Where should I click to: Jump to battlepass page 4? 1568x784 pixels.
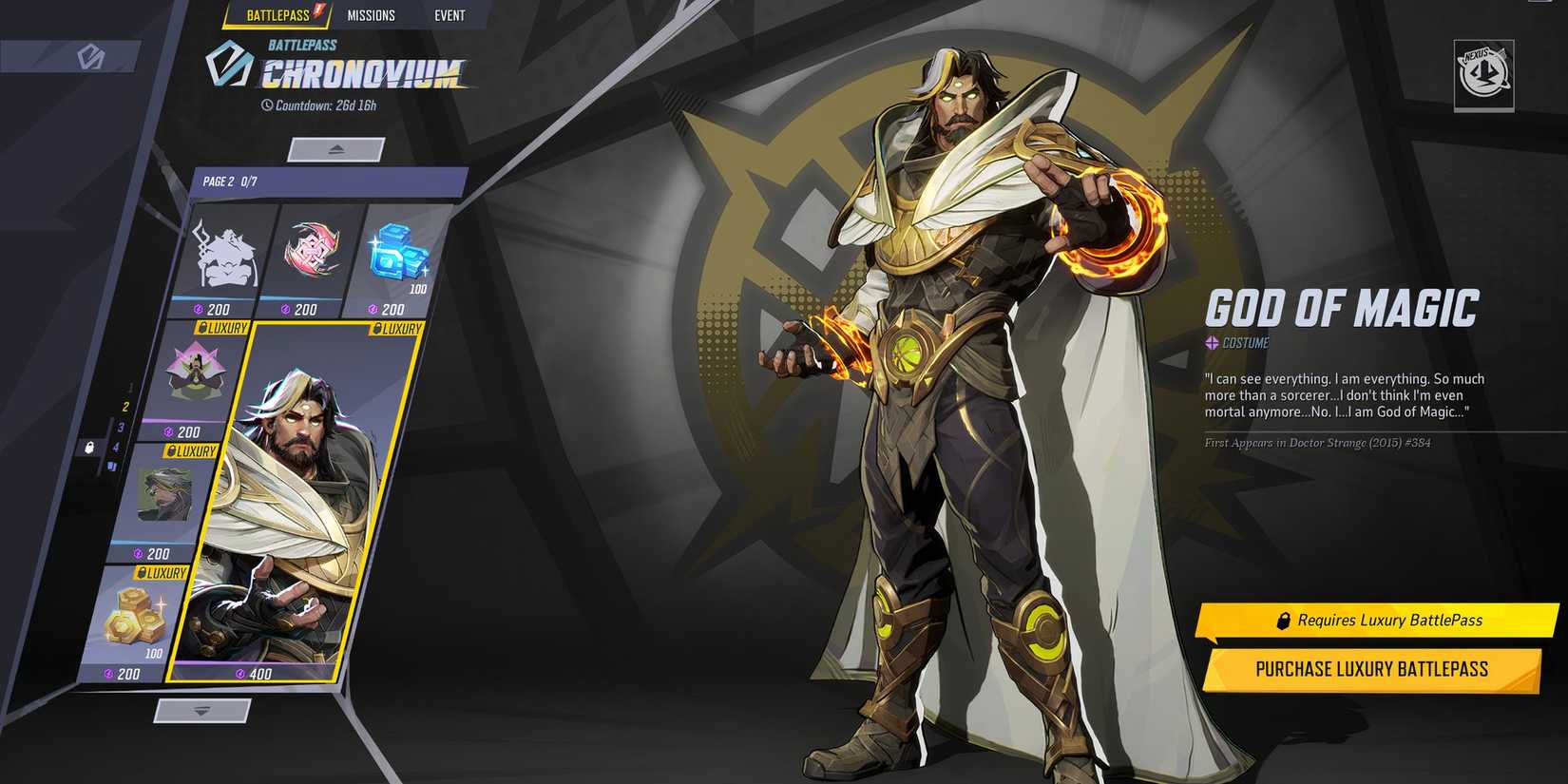[116, 448]
